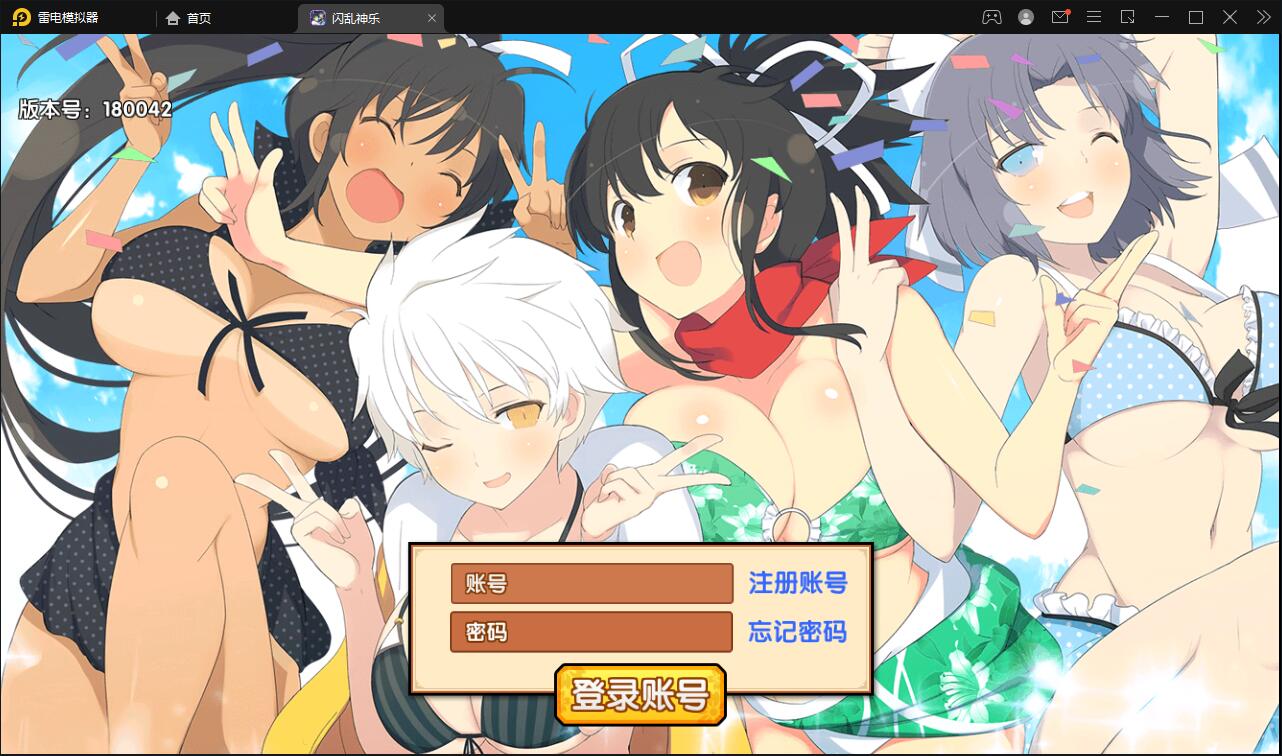Open the hamburger menu icon
Image resolution: width=1282 pixels, height=756 pixels.
tap(1094, 17)
